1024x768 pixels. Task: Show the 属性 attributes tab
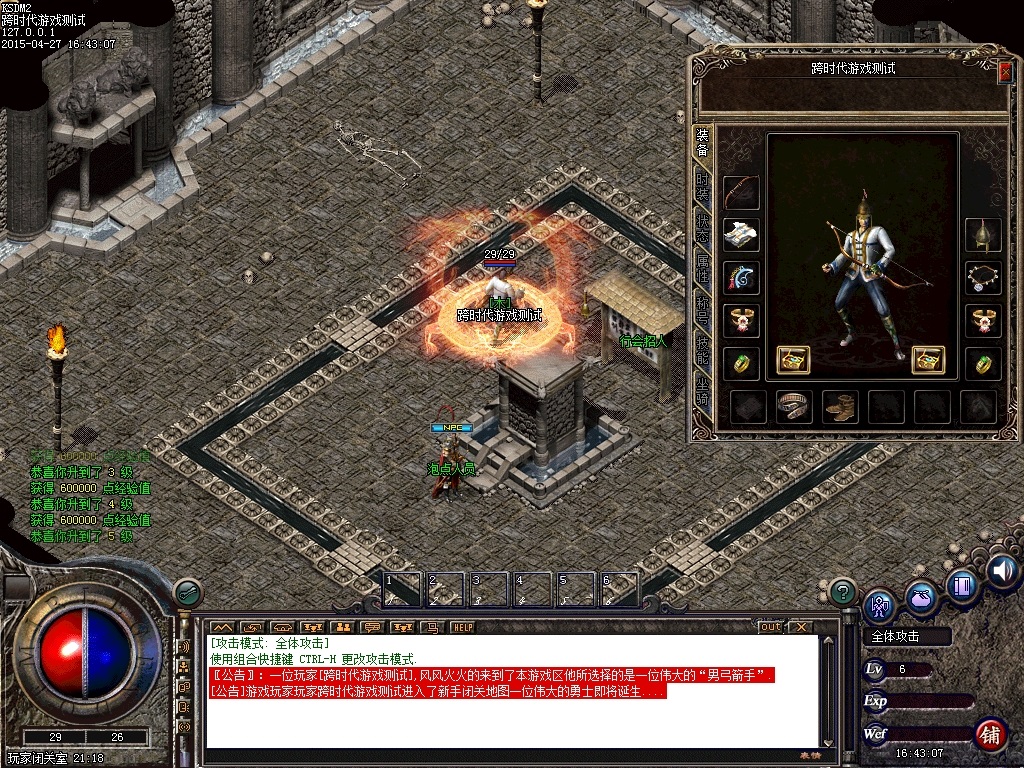click(703, 266)
